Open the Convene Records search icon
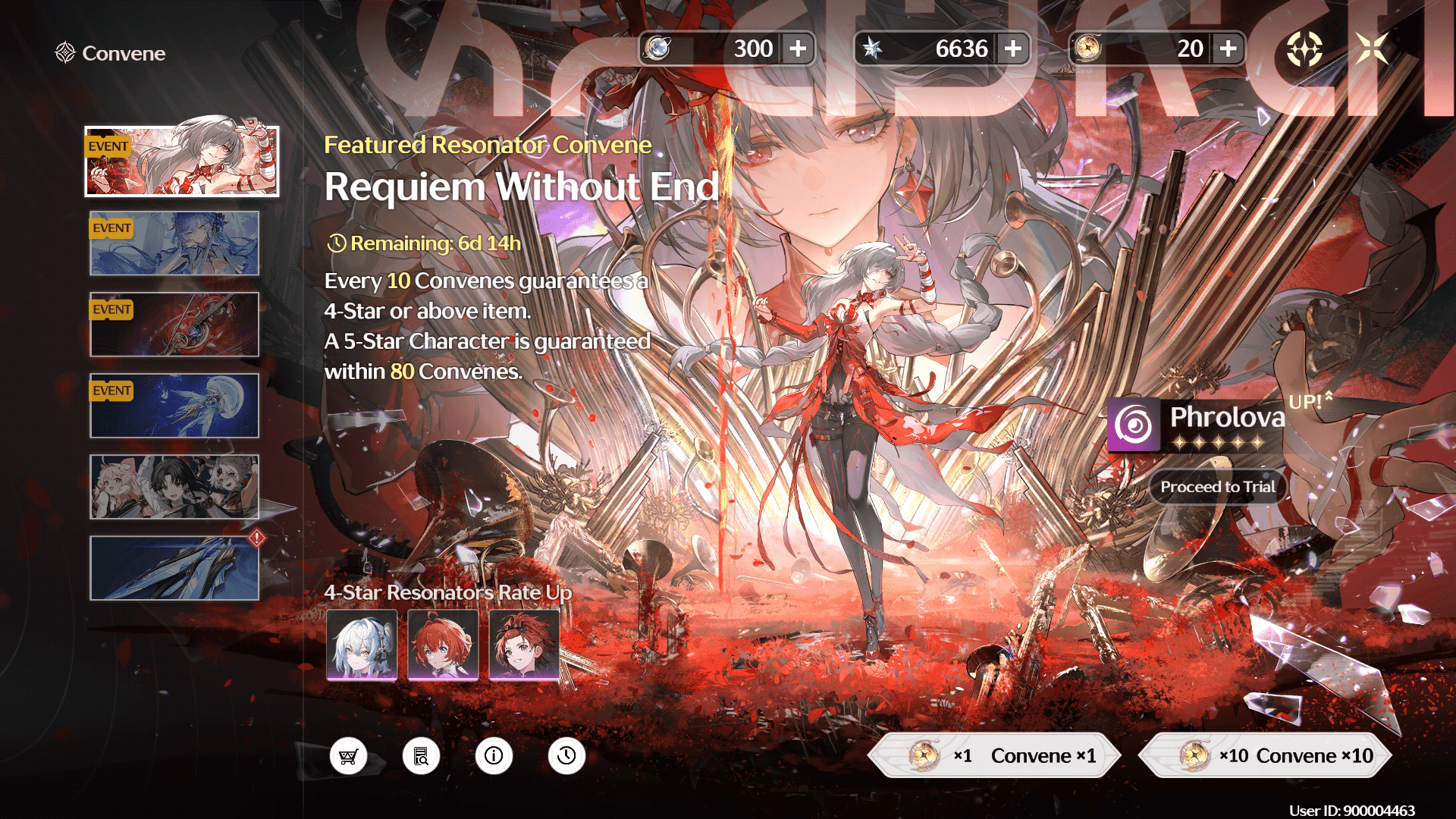The height and width of the screenshot is (819, 1456). pyautogui.click(x=422, y=755)
